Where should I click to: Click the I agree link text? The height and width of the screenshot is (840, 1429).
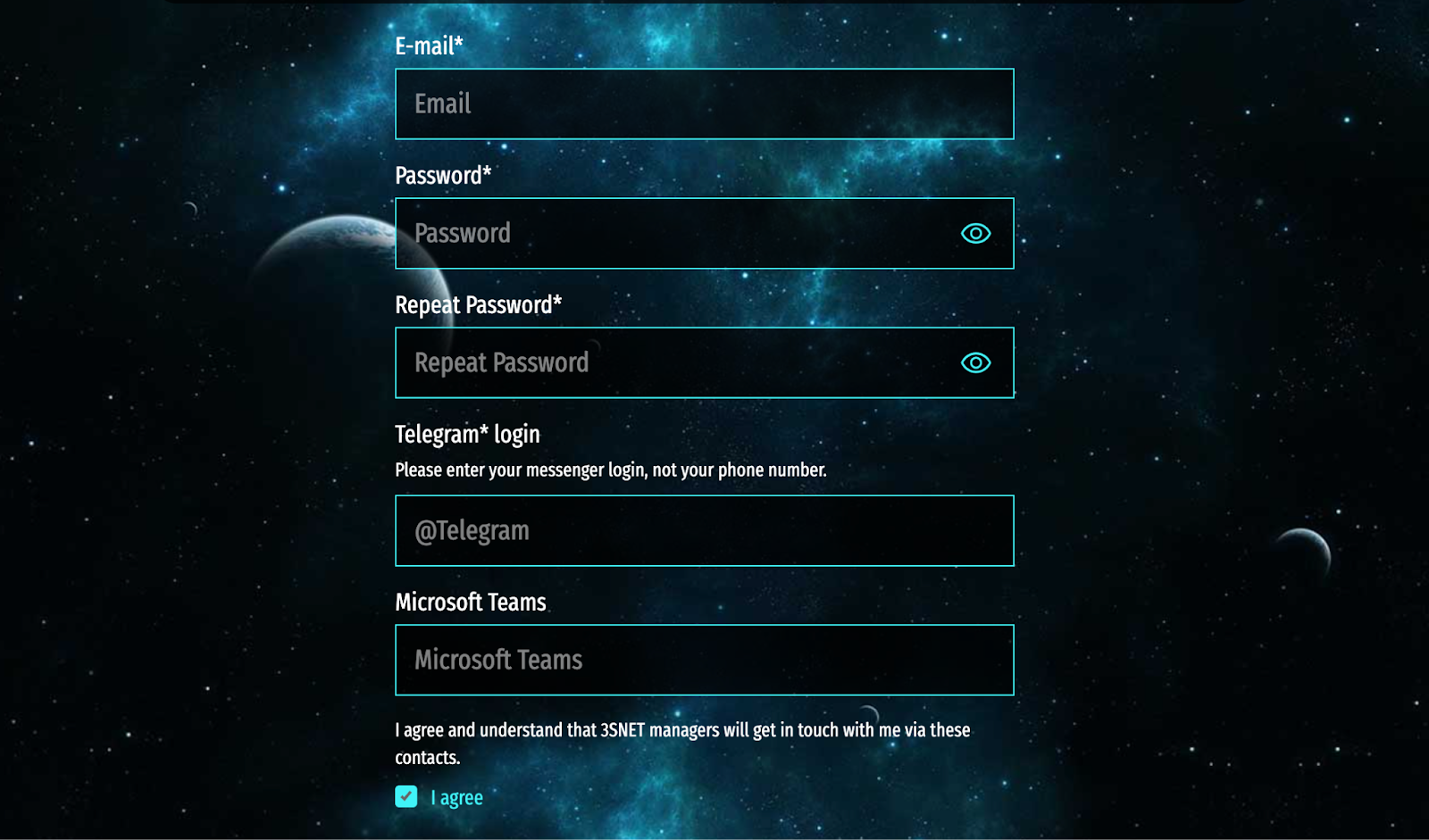(x=455, y=796)
